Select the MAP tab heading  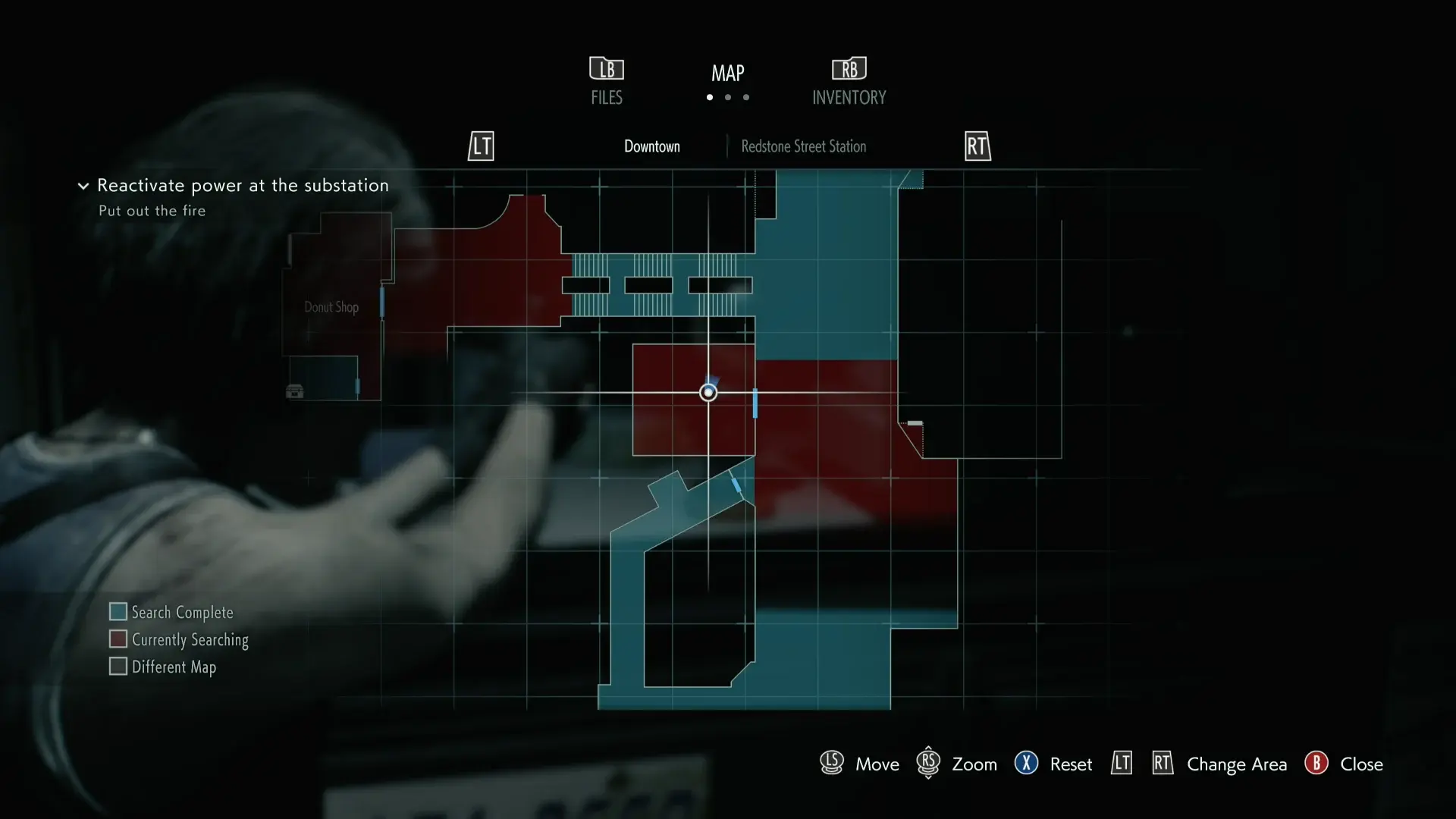click(727, 74)
